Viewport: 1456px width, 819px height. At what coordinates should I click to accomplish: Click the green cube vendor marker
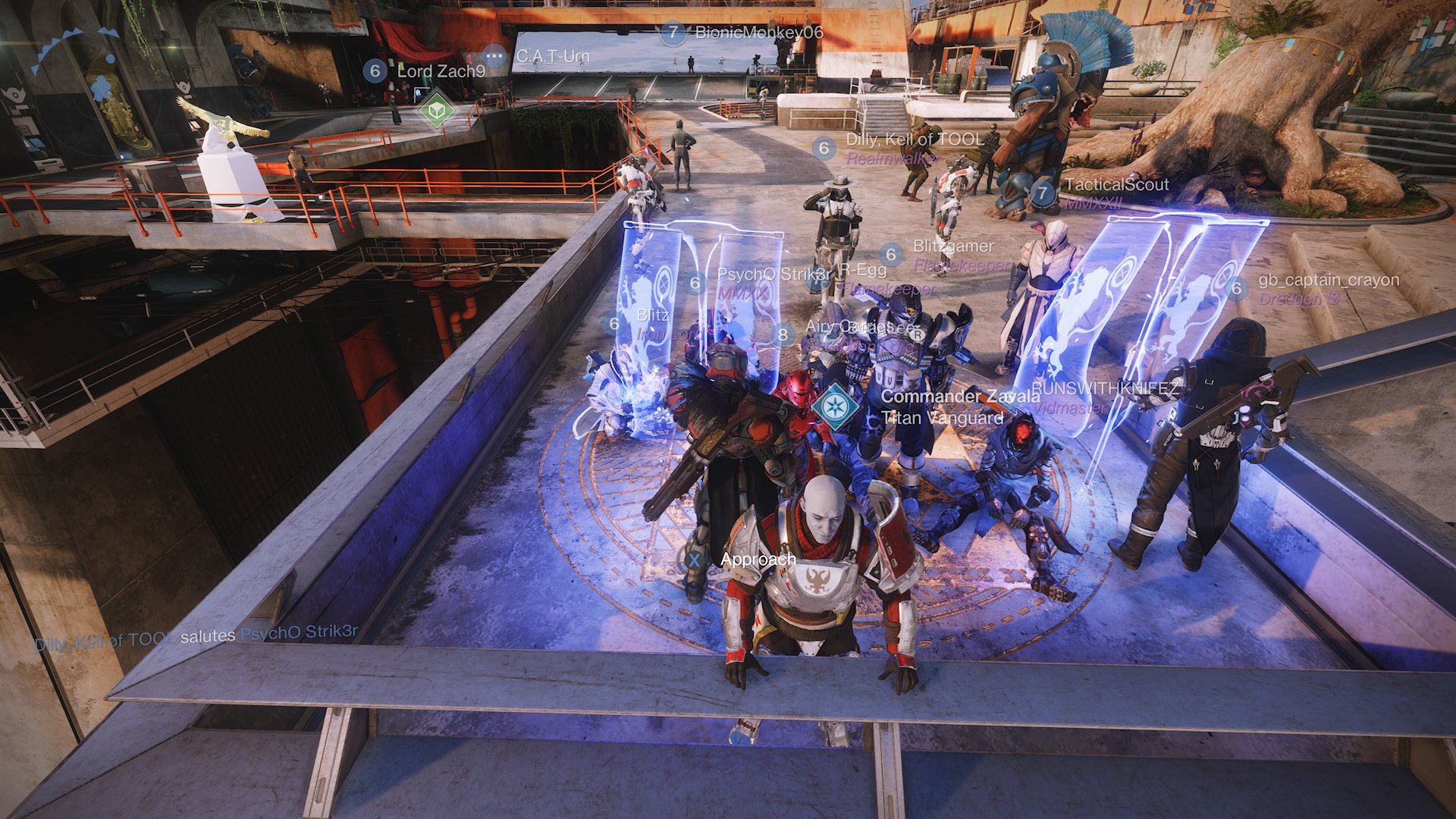(437, 111)
